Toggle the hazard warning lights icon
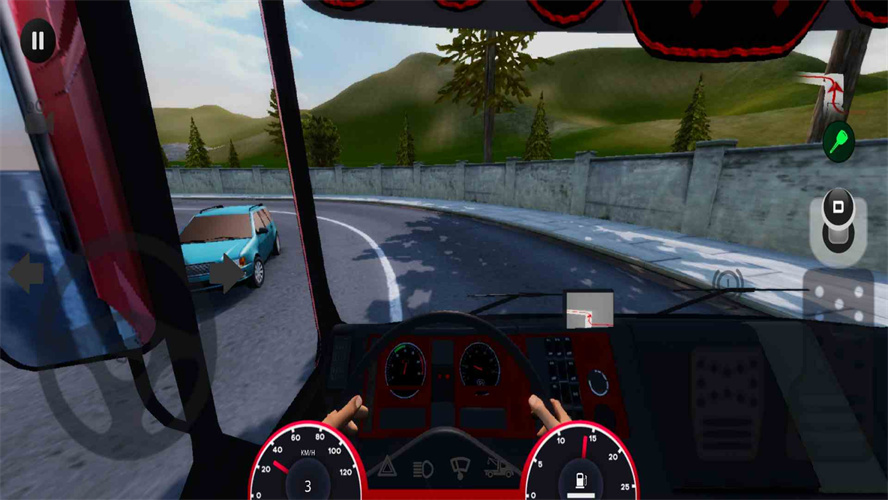 [x=386, y=466]
